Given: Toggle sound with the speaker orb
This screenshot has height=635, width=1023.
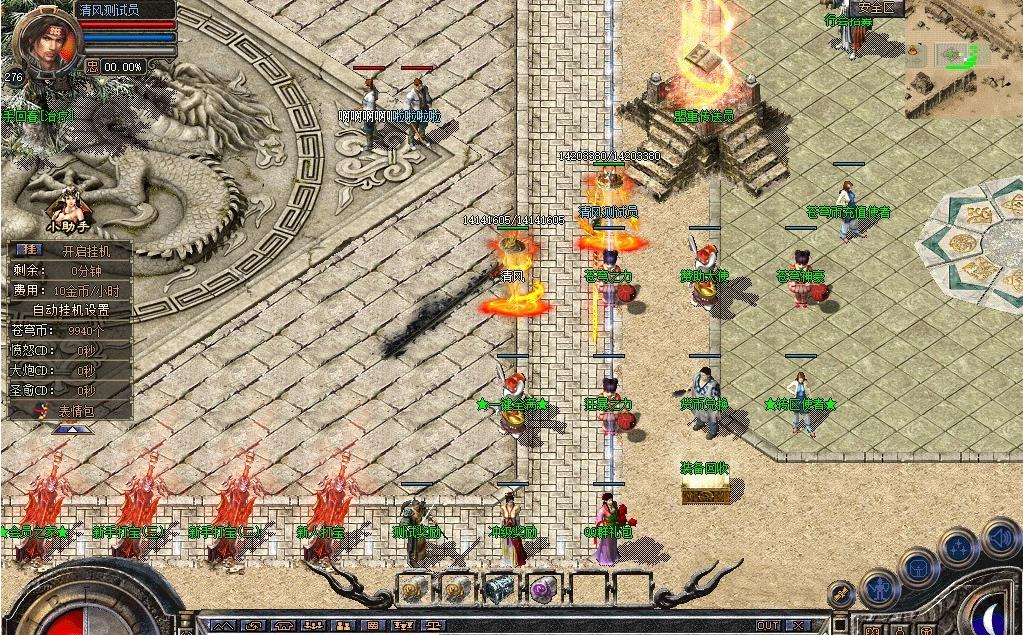Looking at the screenshot, I should 1000,538.
